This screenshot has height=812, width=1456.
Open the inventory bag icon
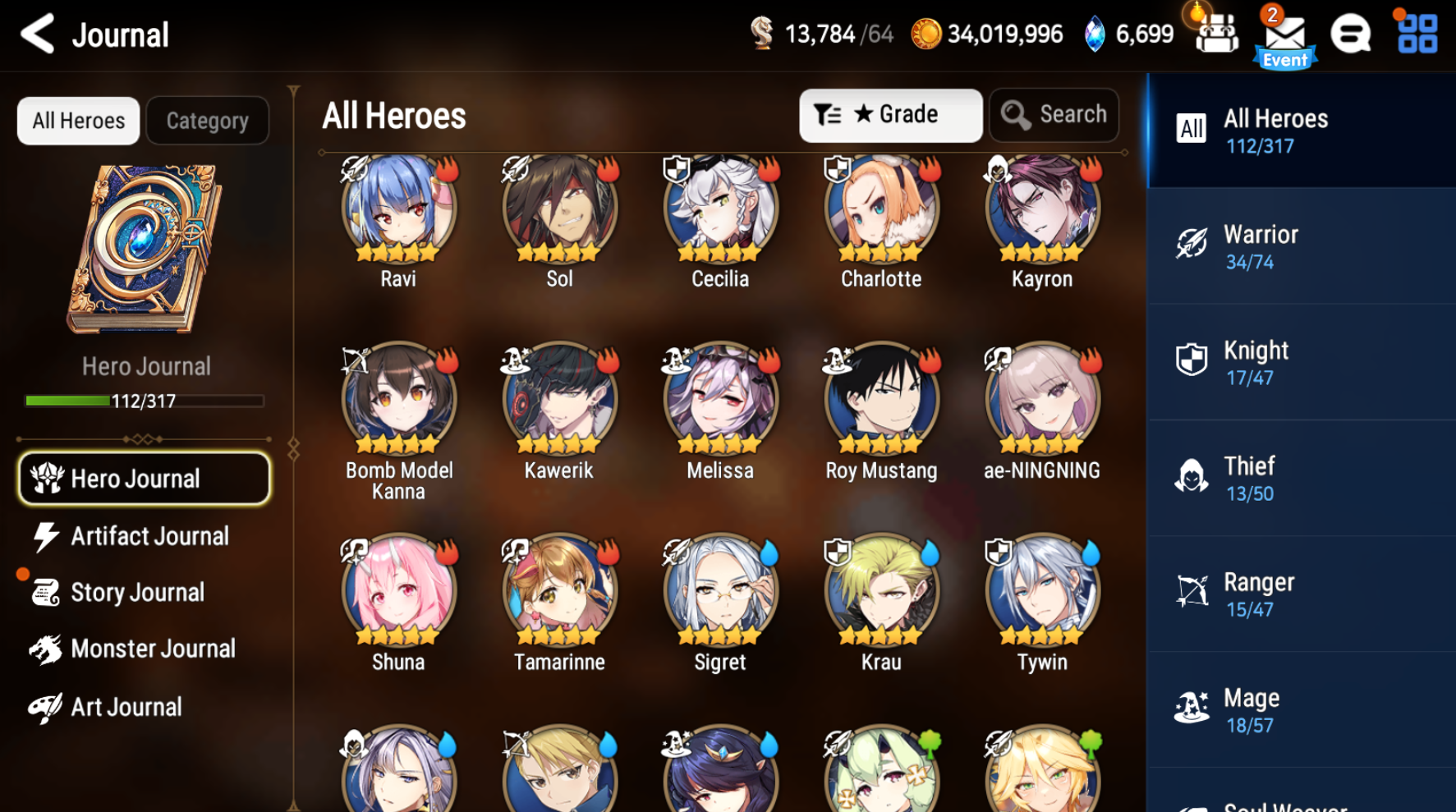1217,34
